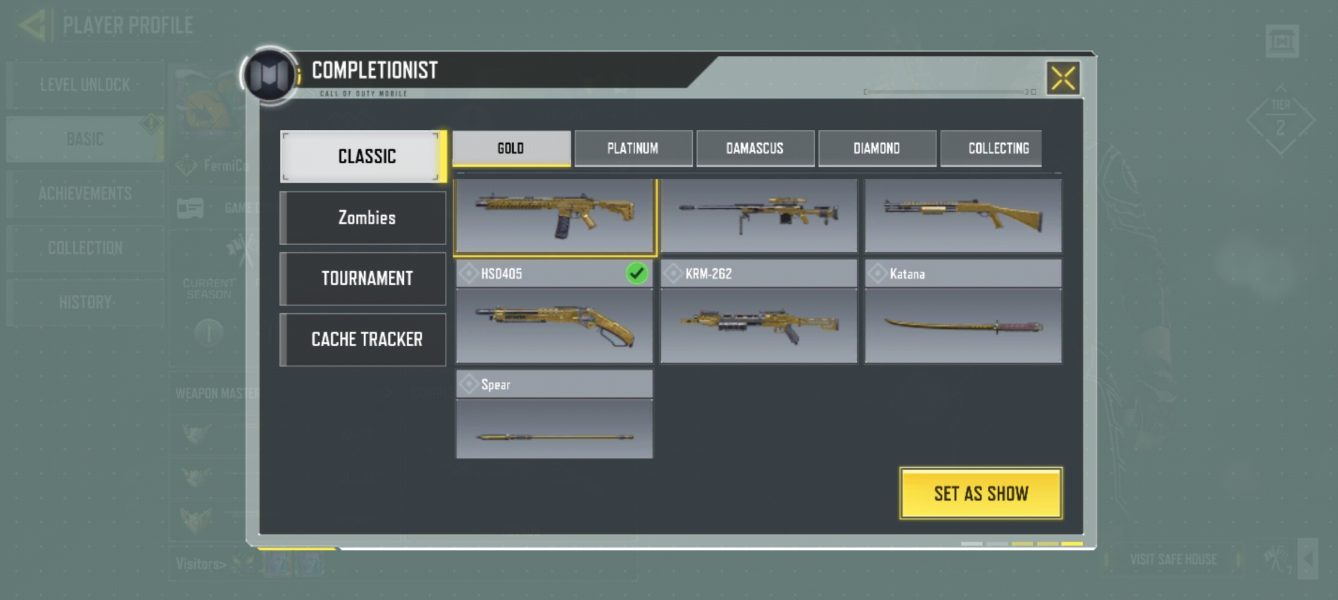Open the Tournament category
The height and width of the screenshot is (600, 1338).
coord(364,278)
